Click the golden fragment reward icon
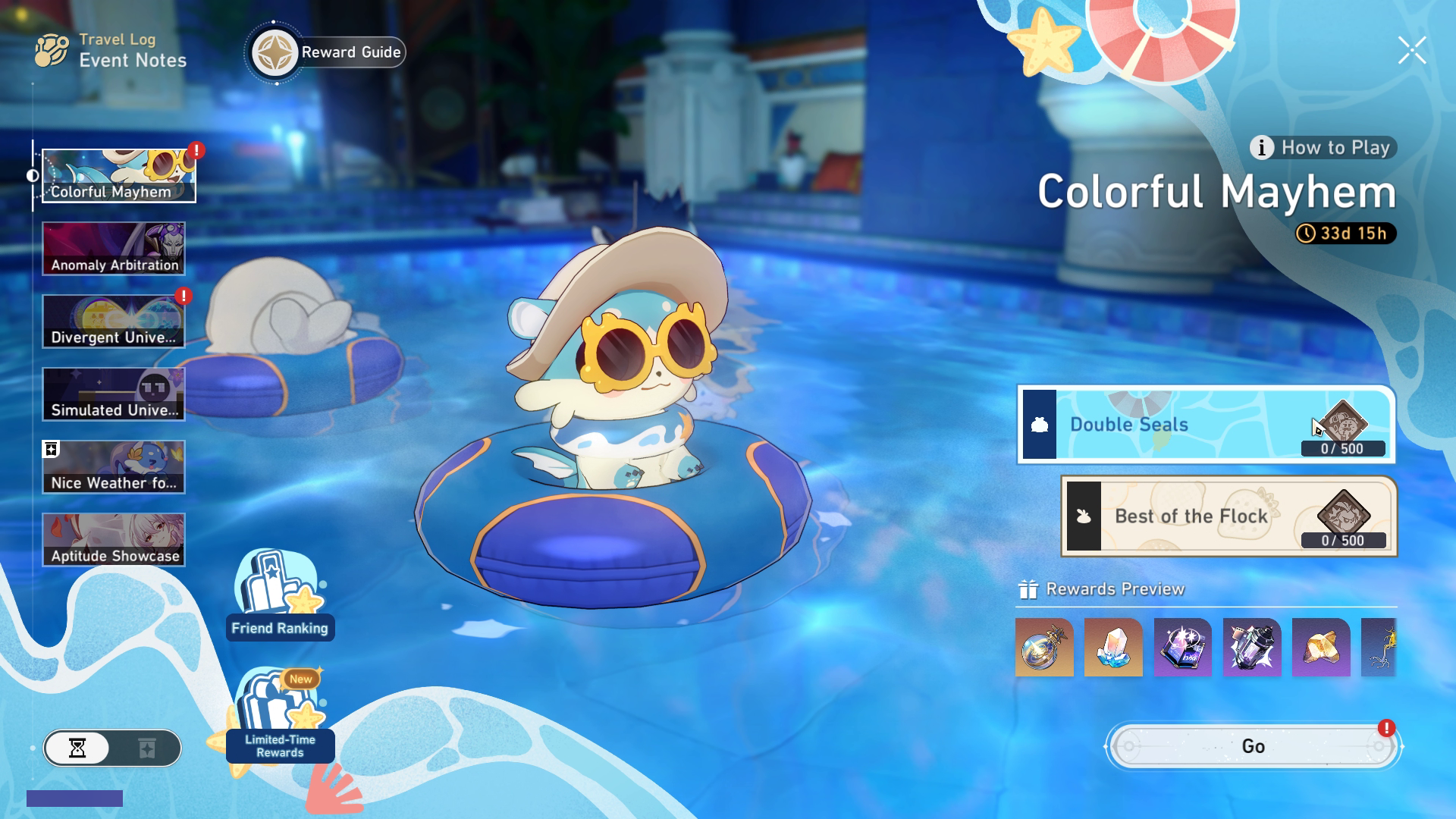 click(1322, 648)
